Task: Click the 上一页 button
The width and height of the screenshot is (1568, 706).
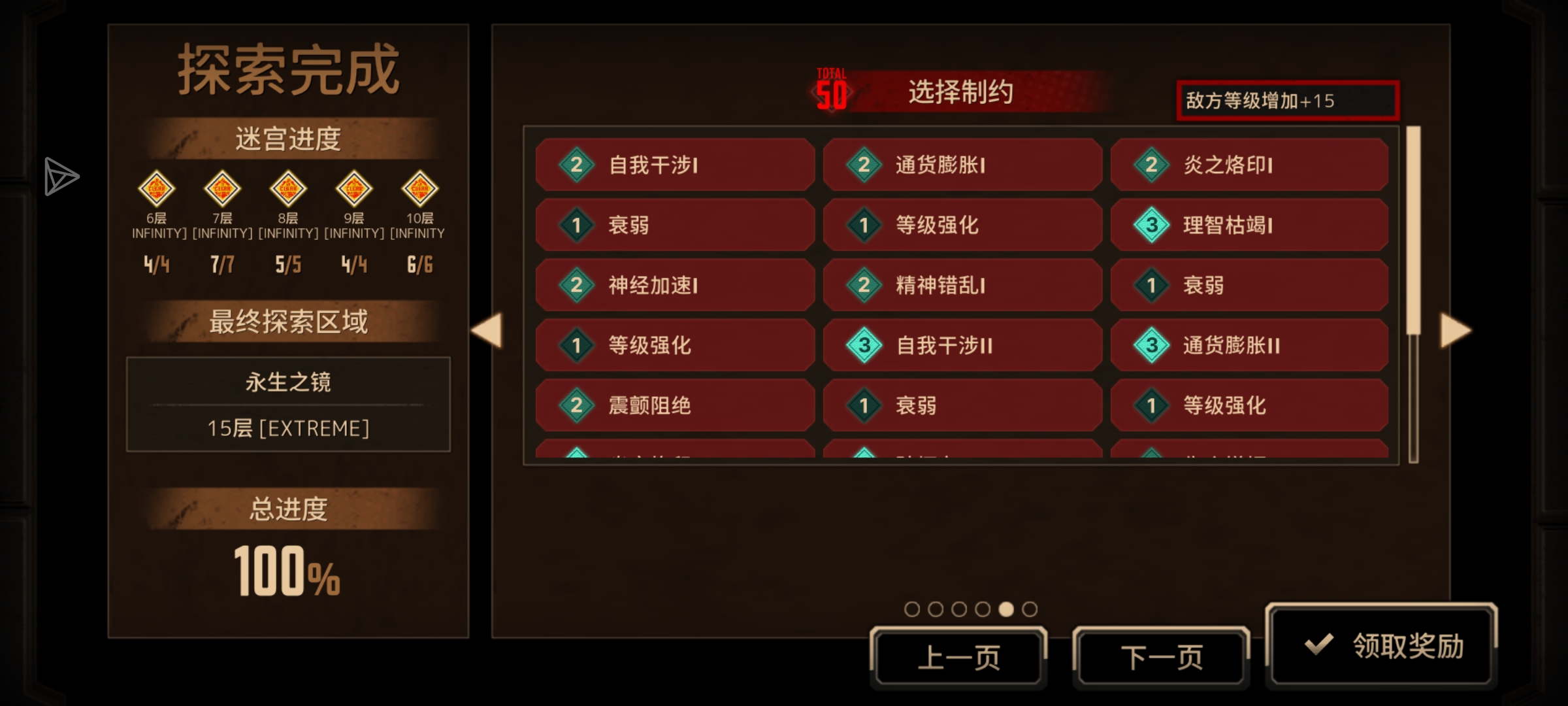Action: 958,654
